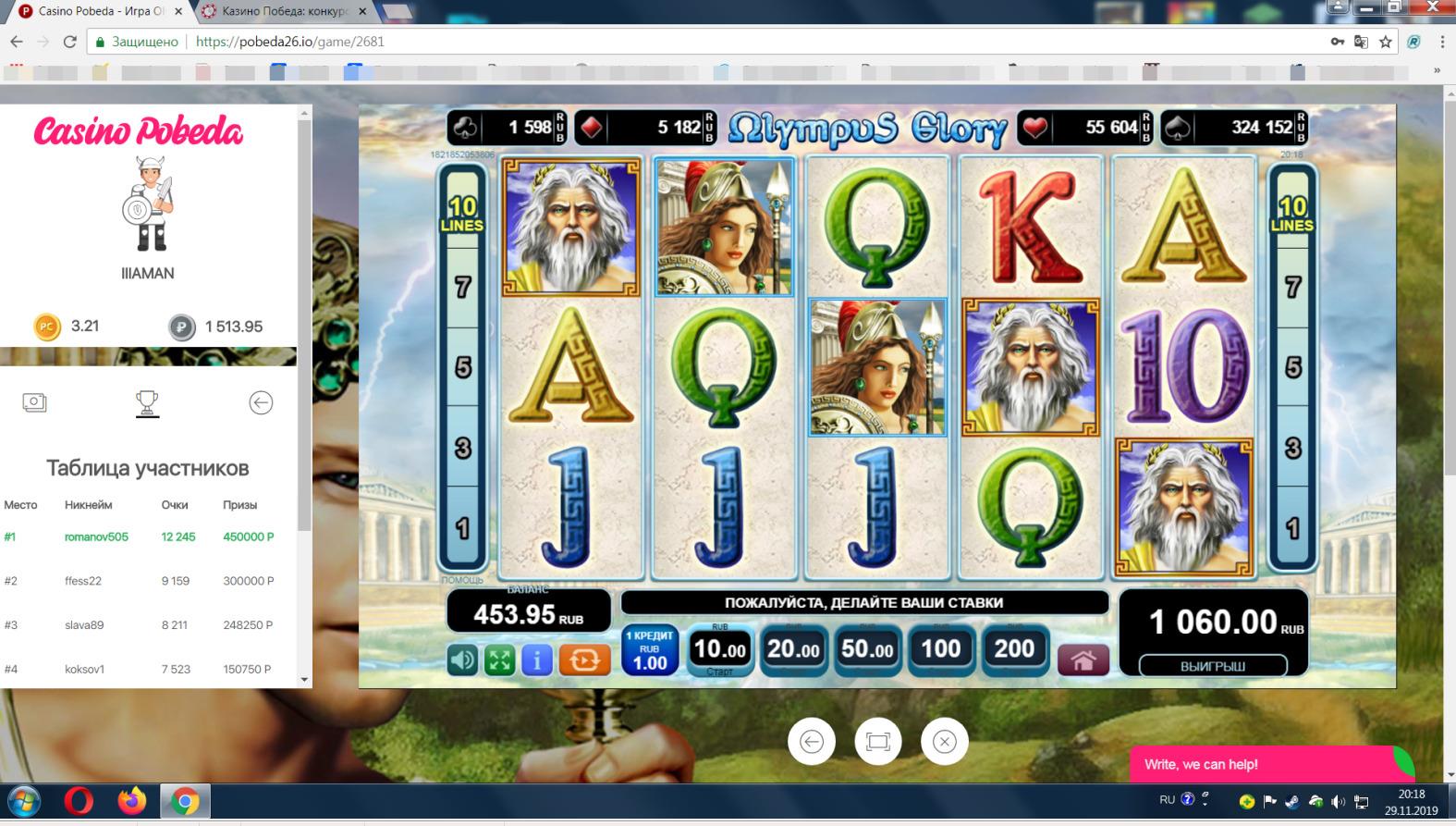Select the 50.00 bet button
This screenshot has height=826, width=1456.
pyautogui.click(x=867, y=649)
